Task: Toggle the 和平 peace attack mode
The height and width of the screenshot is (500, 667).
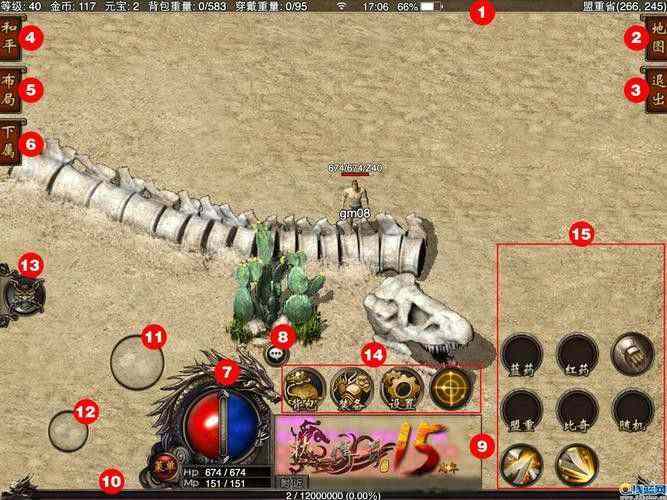Action: [x=10, y=38]
